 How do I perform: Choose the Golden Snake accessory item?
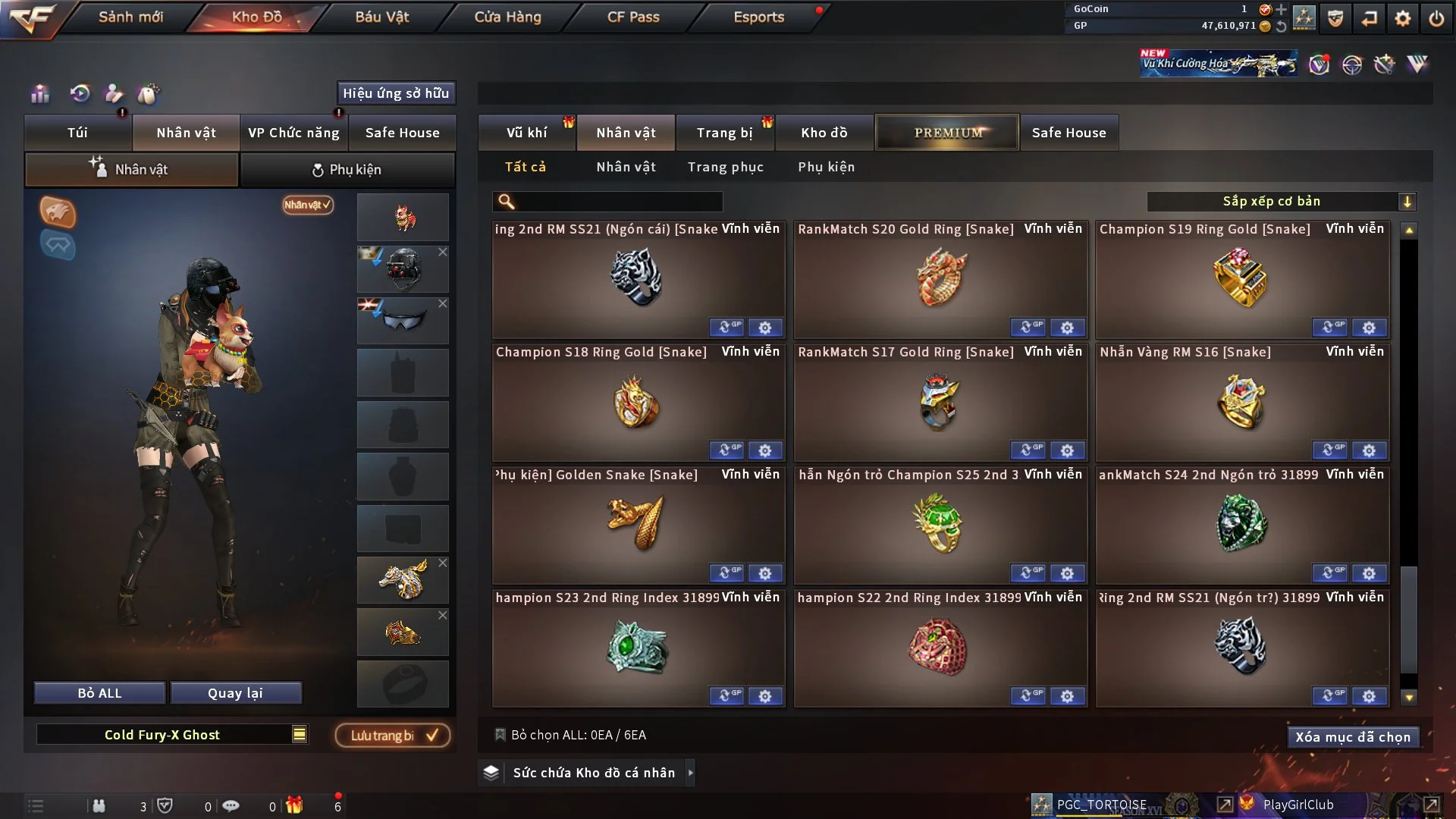[x=637, y=525]
